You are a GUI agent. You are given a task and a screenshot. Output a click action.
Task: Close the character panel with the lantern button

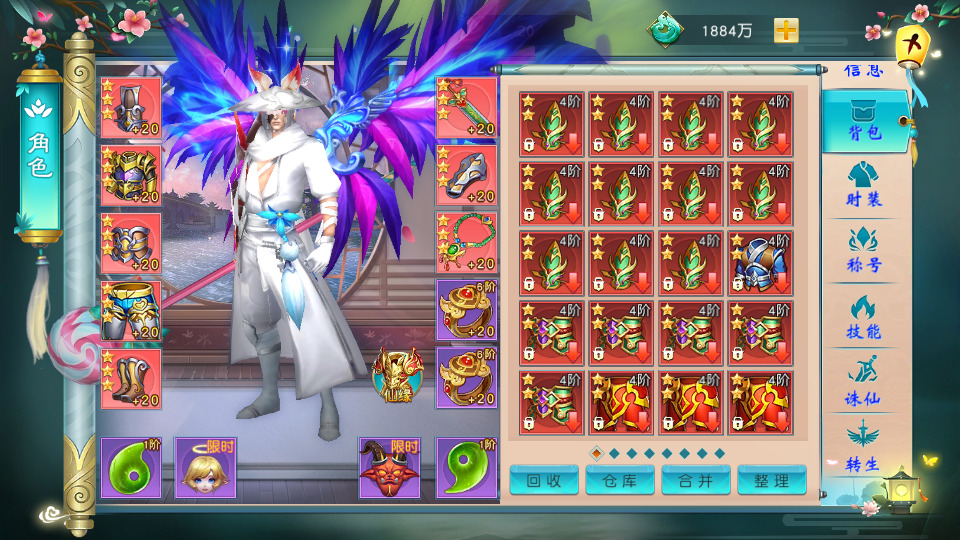tap(911, 45)
